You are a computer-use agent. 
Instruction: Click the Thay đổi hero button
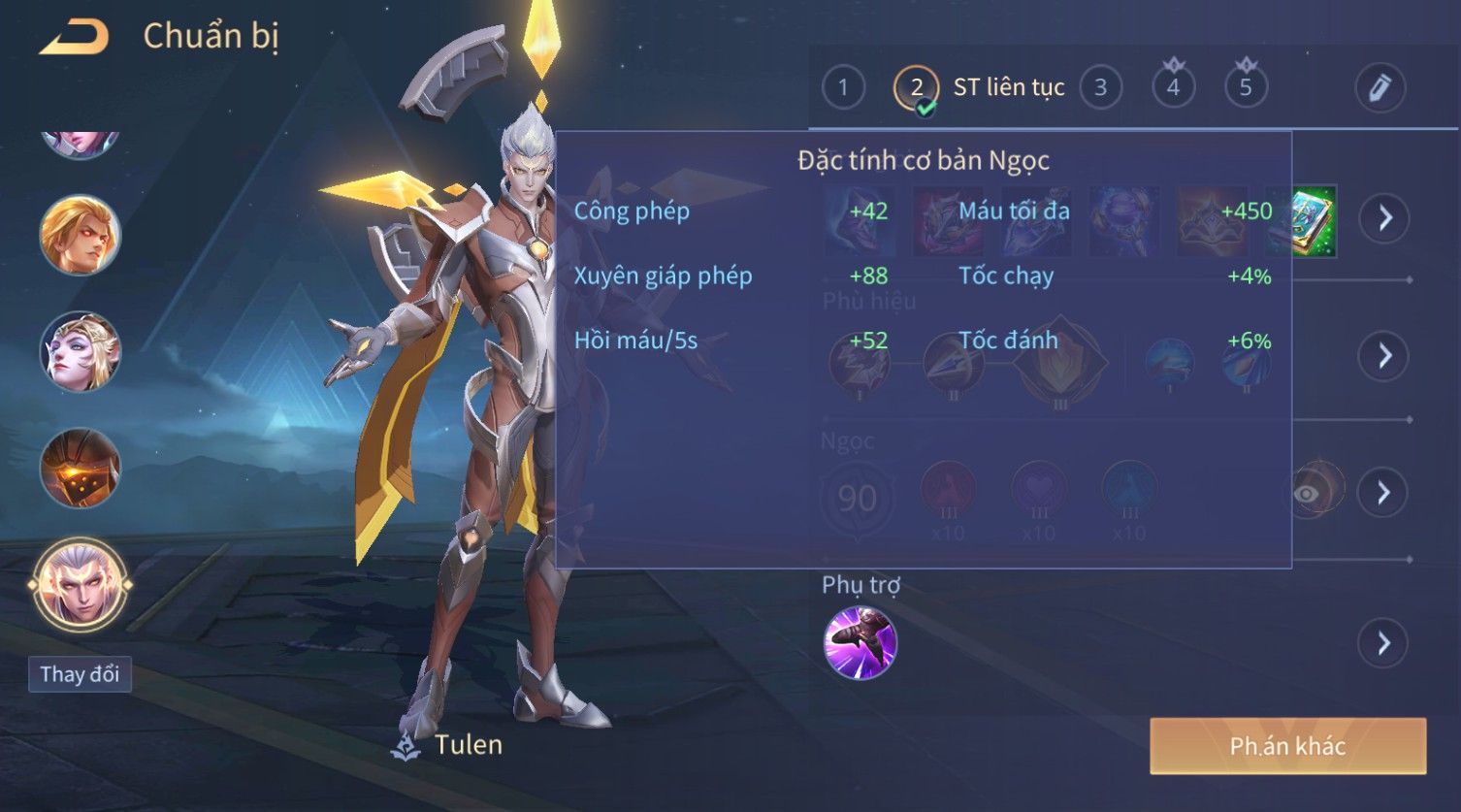[x=80, y=674]
